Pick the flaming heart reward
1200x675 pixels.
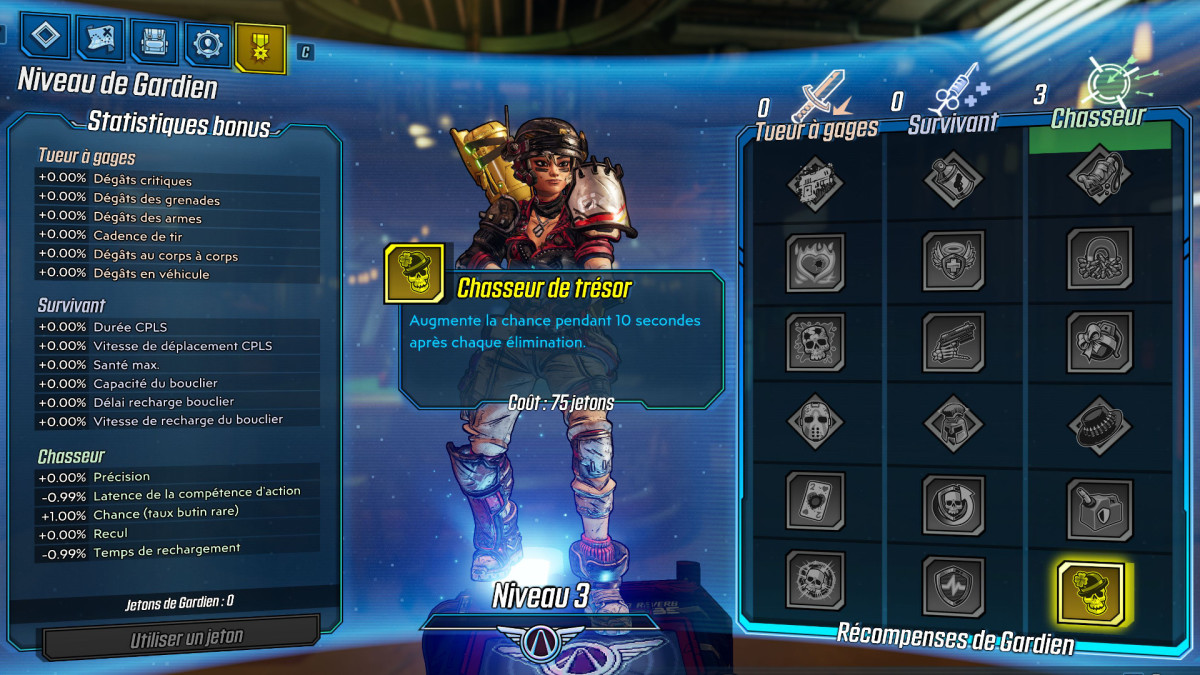pos(815,262)
